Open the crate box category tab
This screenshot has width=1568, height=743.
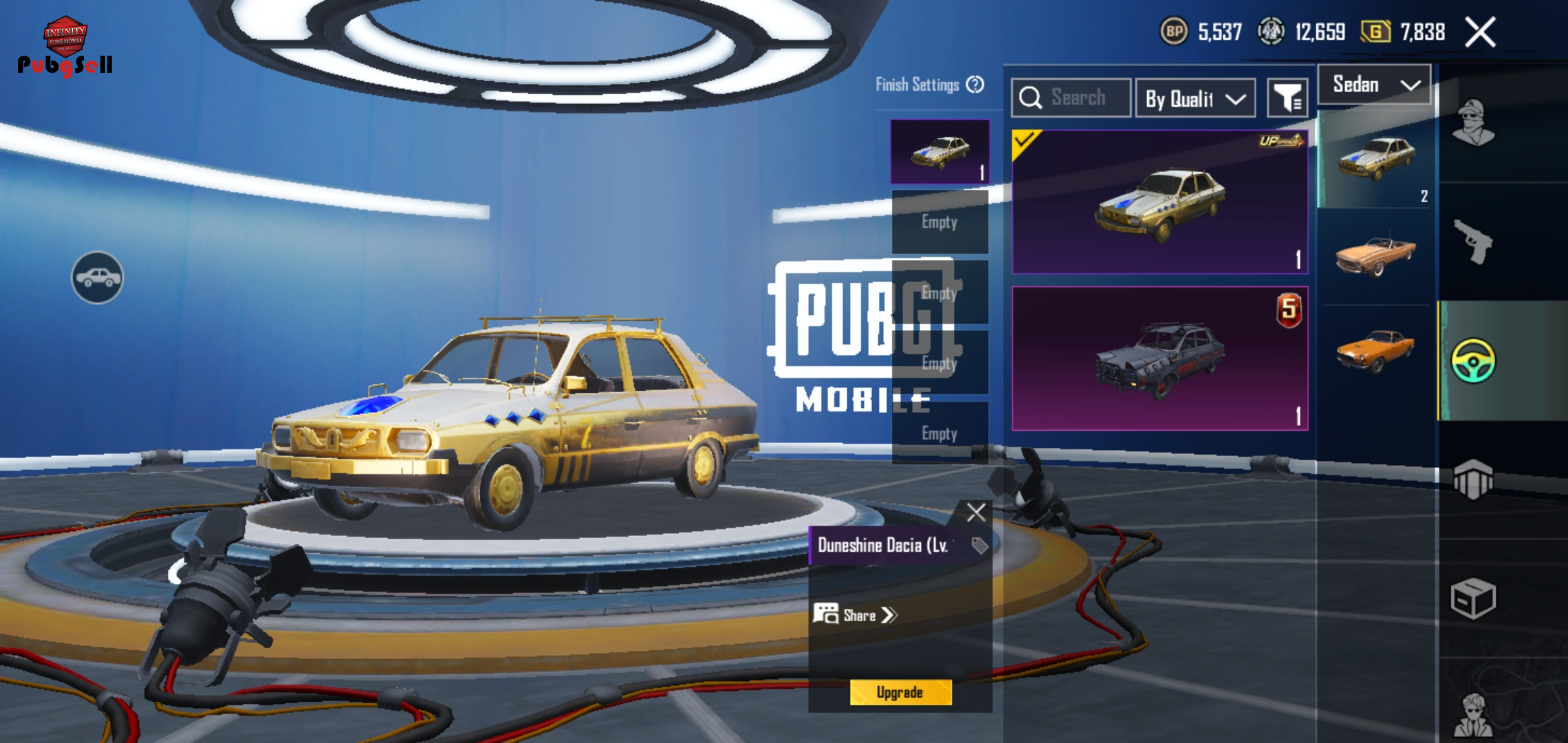coord(1472,599)
